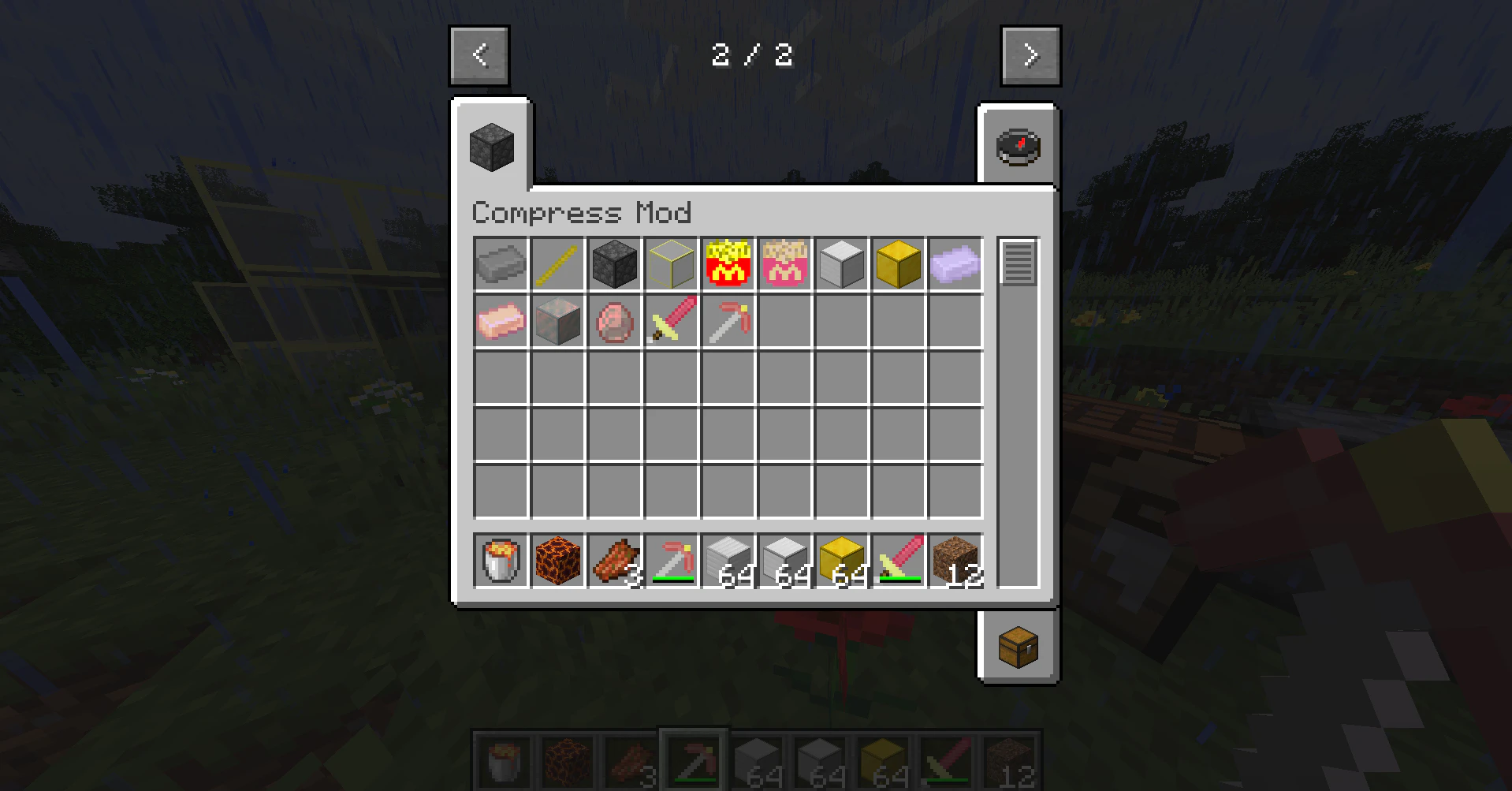Pick the magma block from the hotbar
The width and height of the screenshot is (1512, 791).
click(557, 561)
